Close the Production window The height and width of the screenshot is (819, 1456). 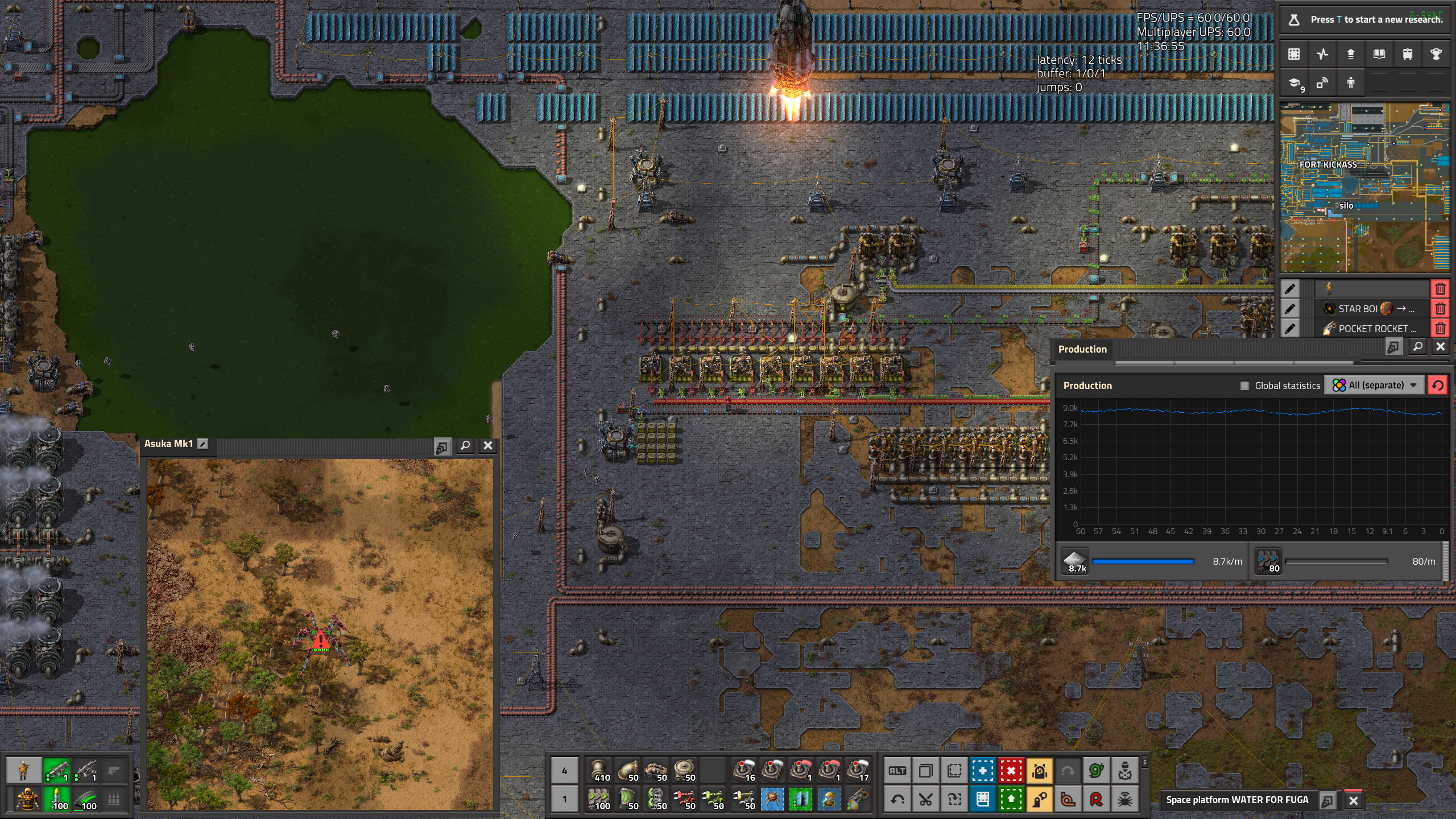click(x=1440, y=346)
